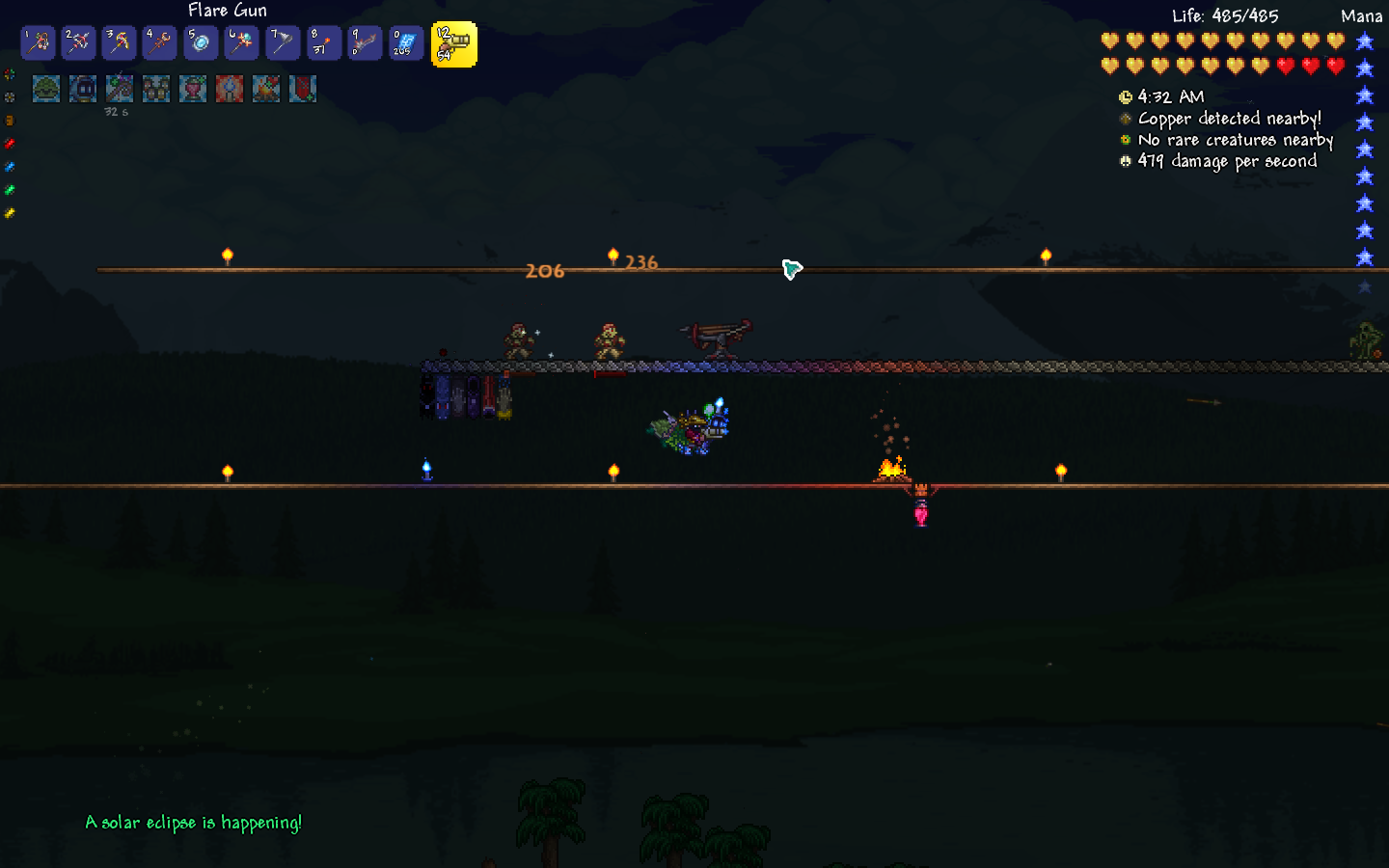This screenshot has width=1389, height=868.
Task: Select the highlighted Flare Gun hotbar slot
Action: (453, 44)
